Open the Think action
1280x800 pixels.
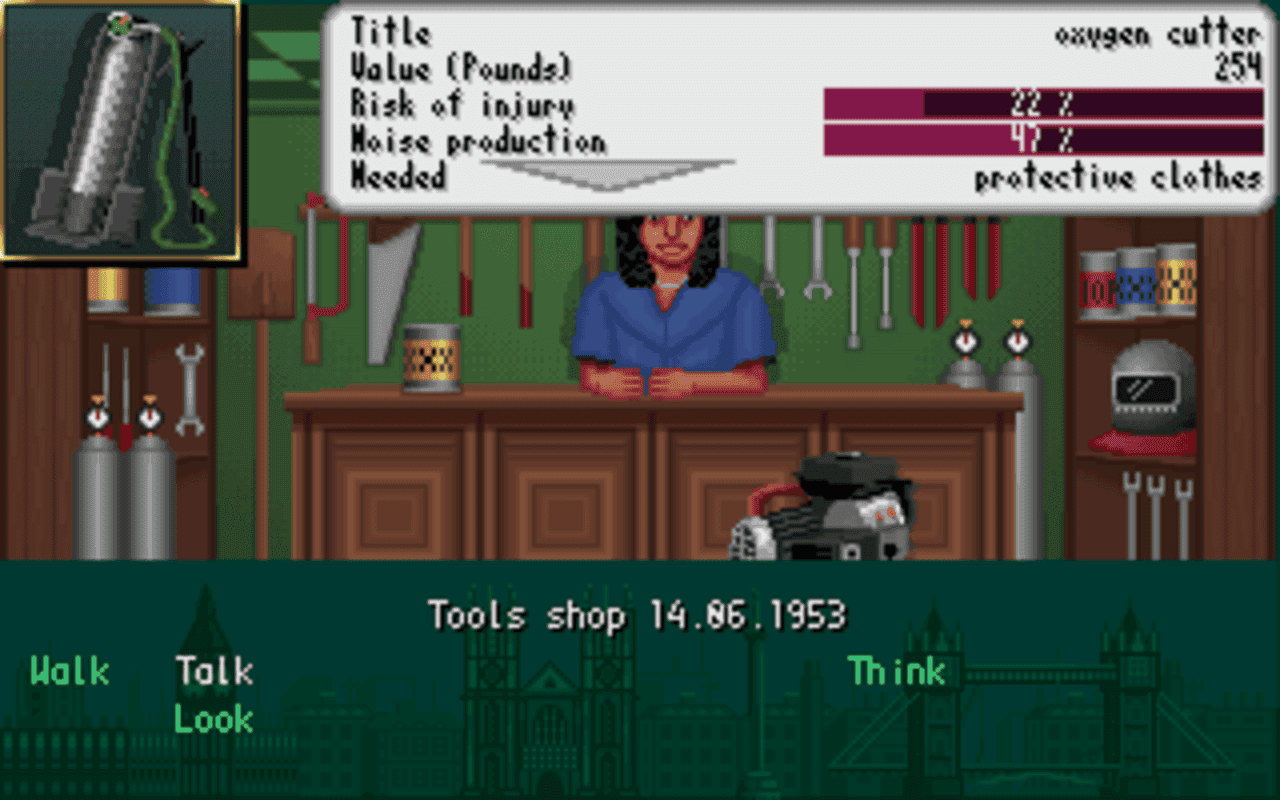(x=895, y=672)
